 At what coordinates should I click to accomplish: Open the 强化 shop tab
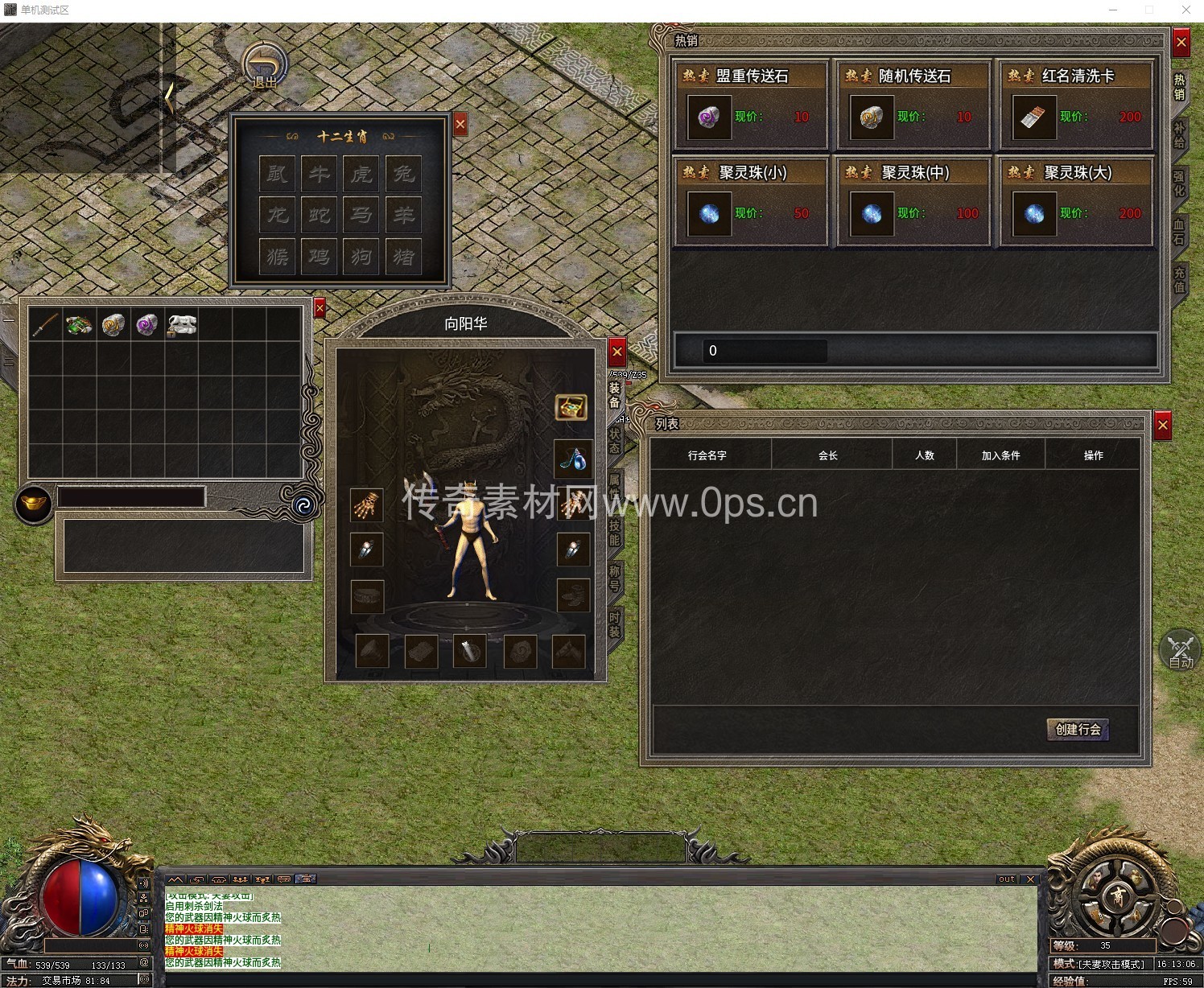point(1179,183)
